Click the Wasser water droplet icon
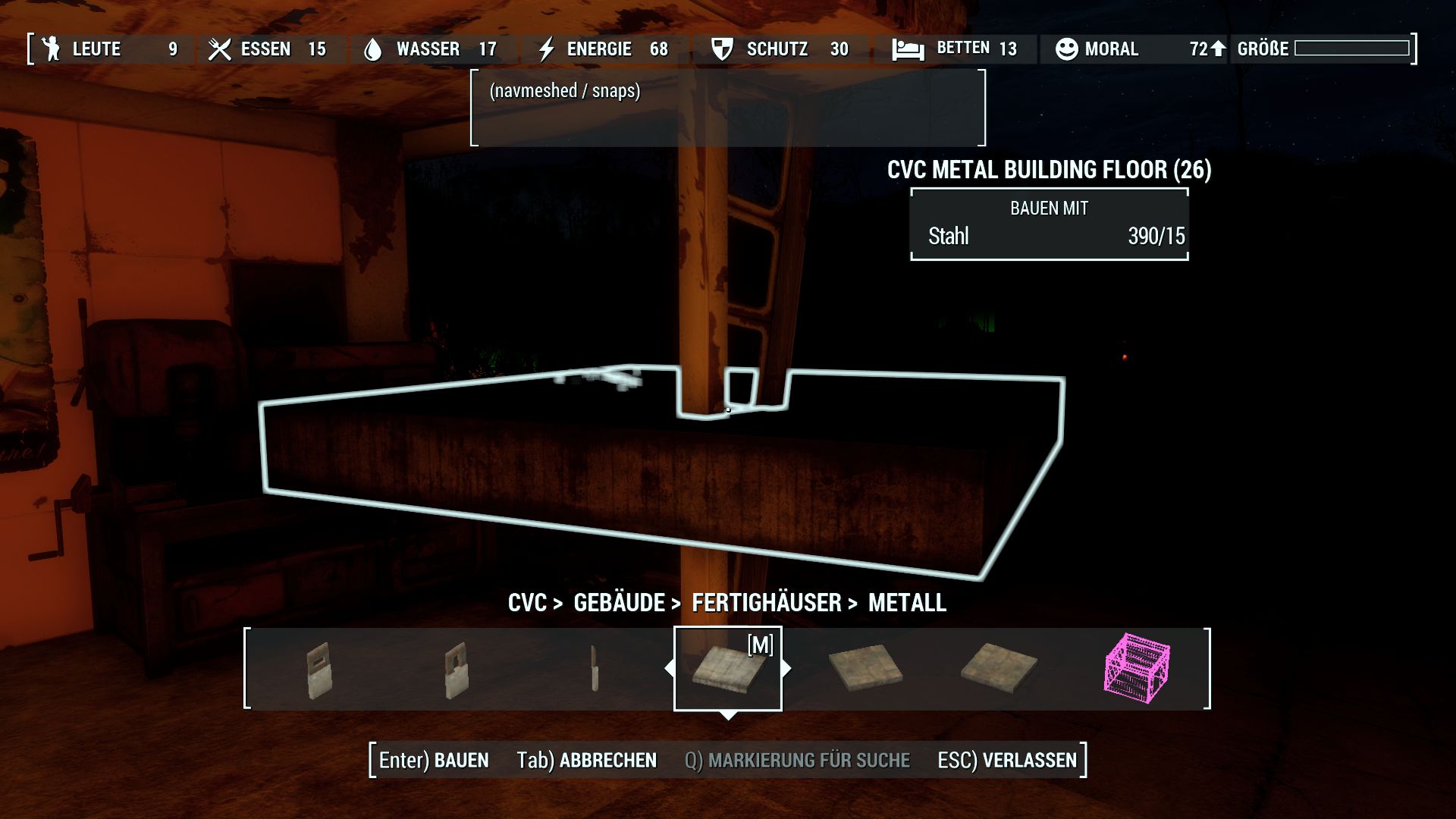This screenshot has width=1456, height=819. [375, 49]
